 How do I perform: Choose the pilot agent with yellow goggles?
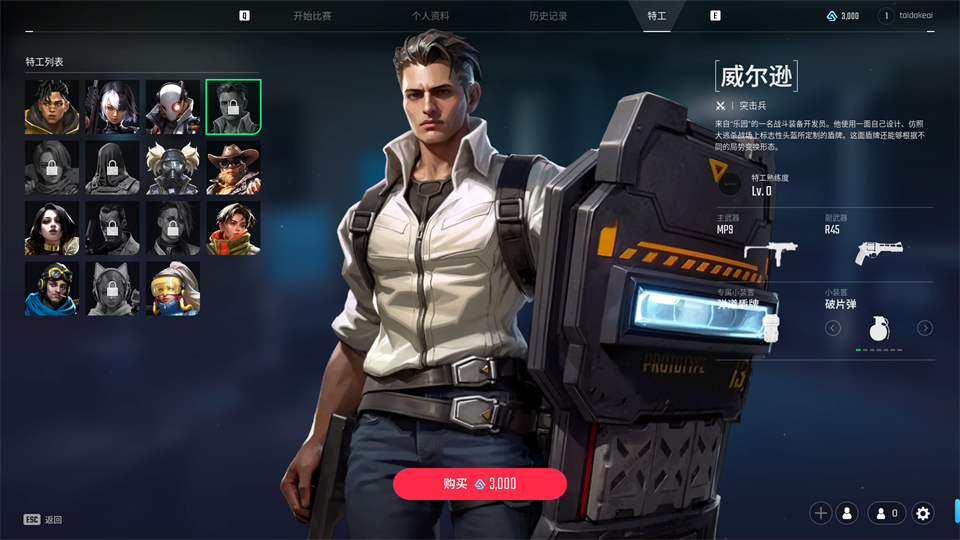(x=52, y=289)
